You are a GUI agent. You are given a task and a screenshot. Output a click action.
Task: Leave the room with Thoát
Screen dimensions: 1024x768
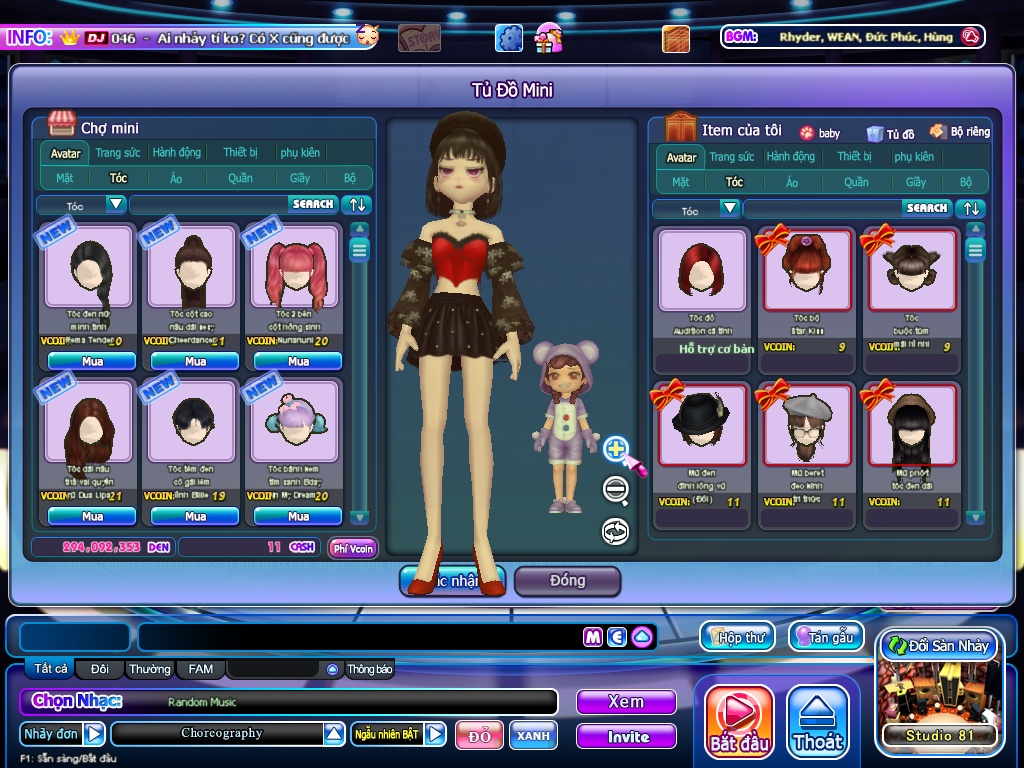(817, 722)
